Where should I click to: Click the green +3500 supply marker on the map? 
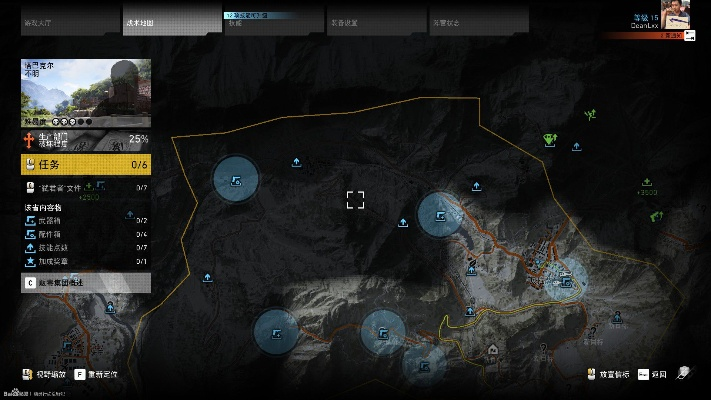[x=647, y=184]
